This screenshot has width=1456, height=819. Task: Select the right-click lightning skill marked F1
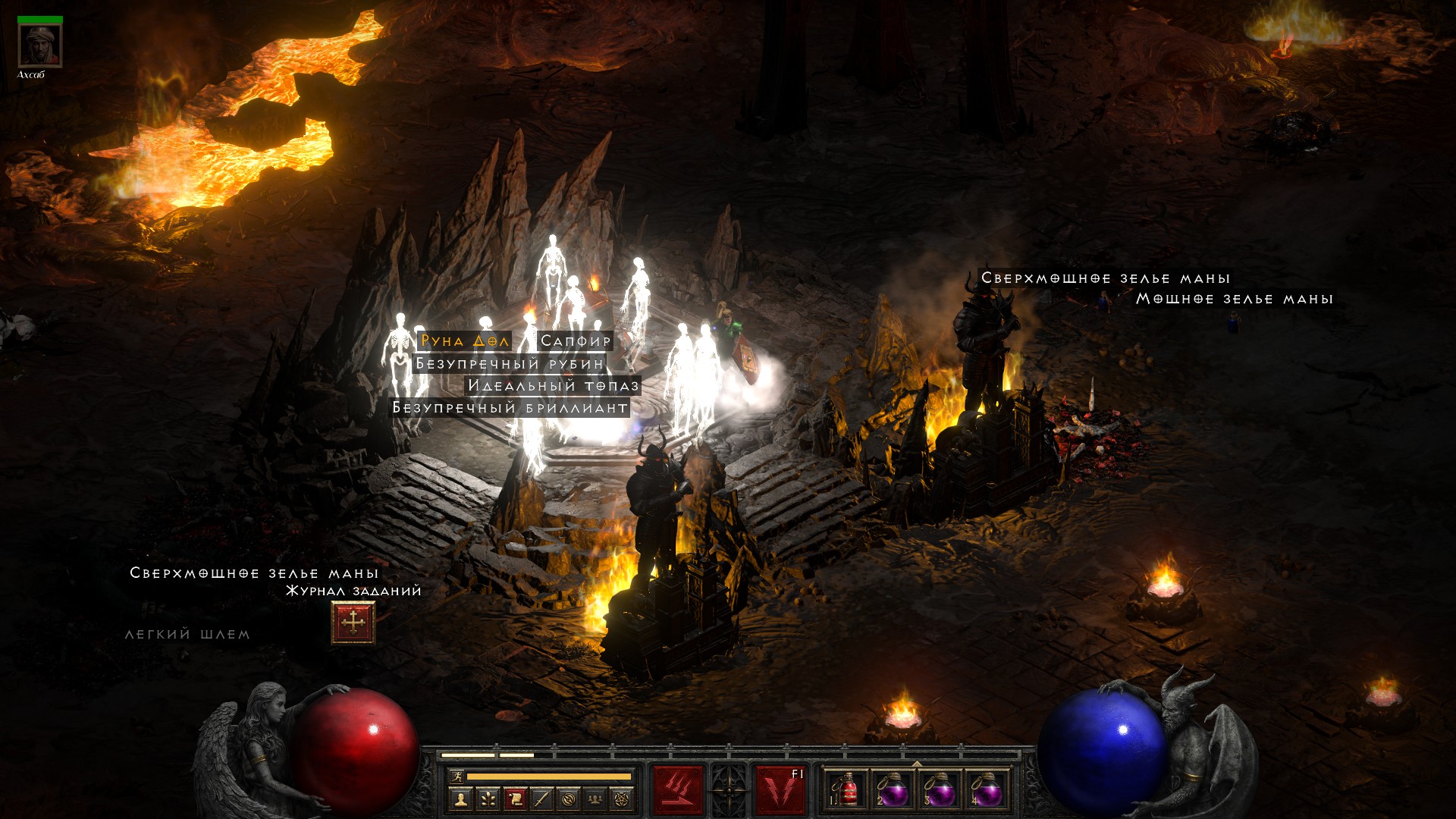click(x=780, y=789)
